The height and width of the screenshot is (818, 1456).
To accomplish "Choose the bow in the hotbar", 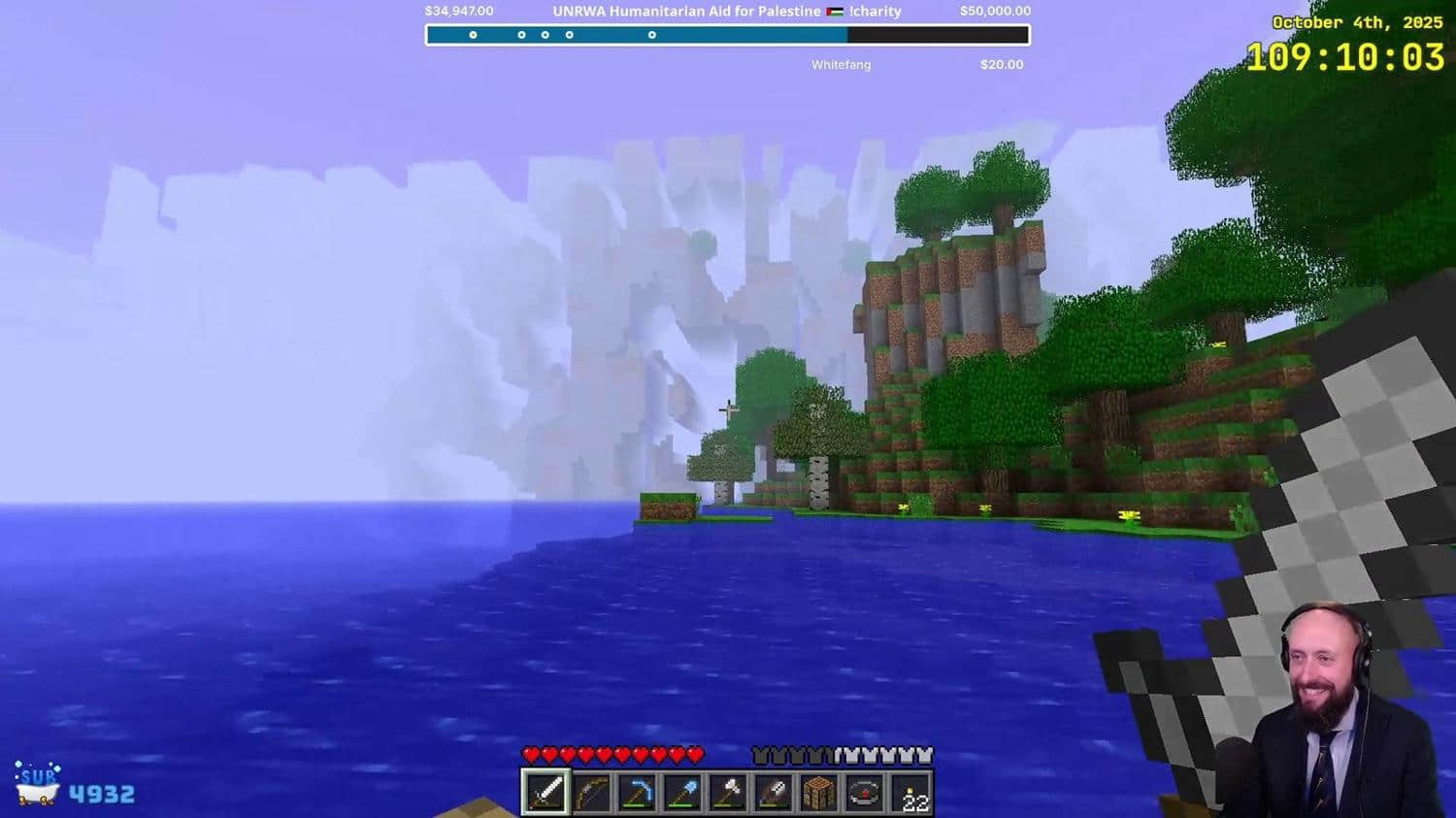I will 590,793.
